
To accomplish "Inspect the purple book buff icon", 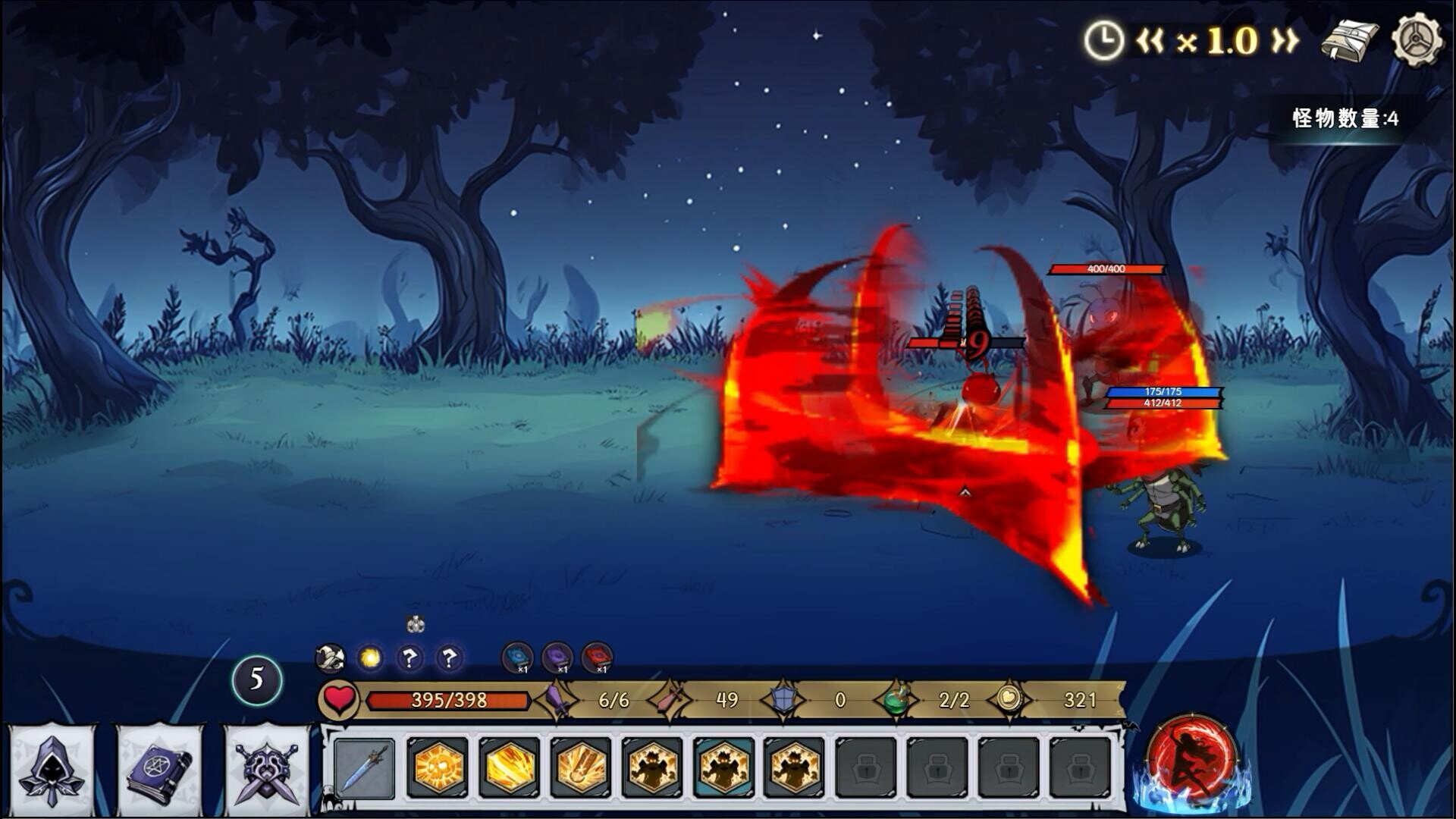I will coord(557,657).
